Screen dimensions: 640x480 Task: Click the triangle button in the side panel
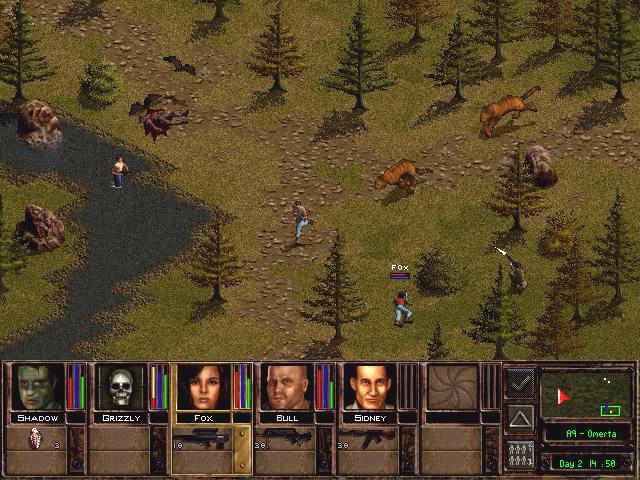click(519, 417)
